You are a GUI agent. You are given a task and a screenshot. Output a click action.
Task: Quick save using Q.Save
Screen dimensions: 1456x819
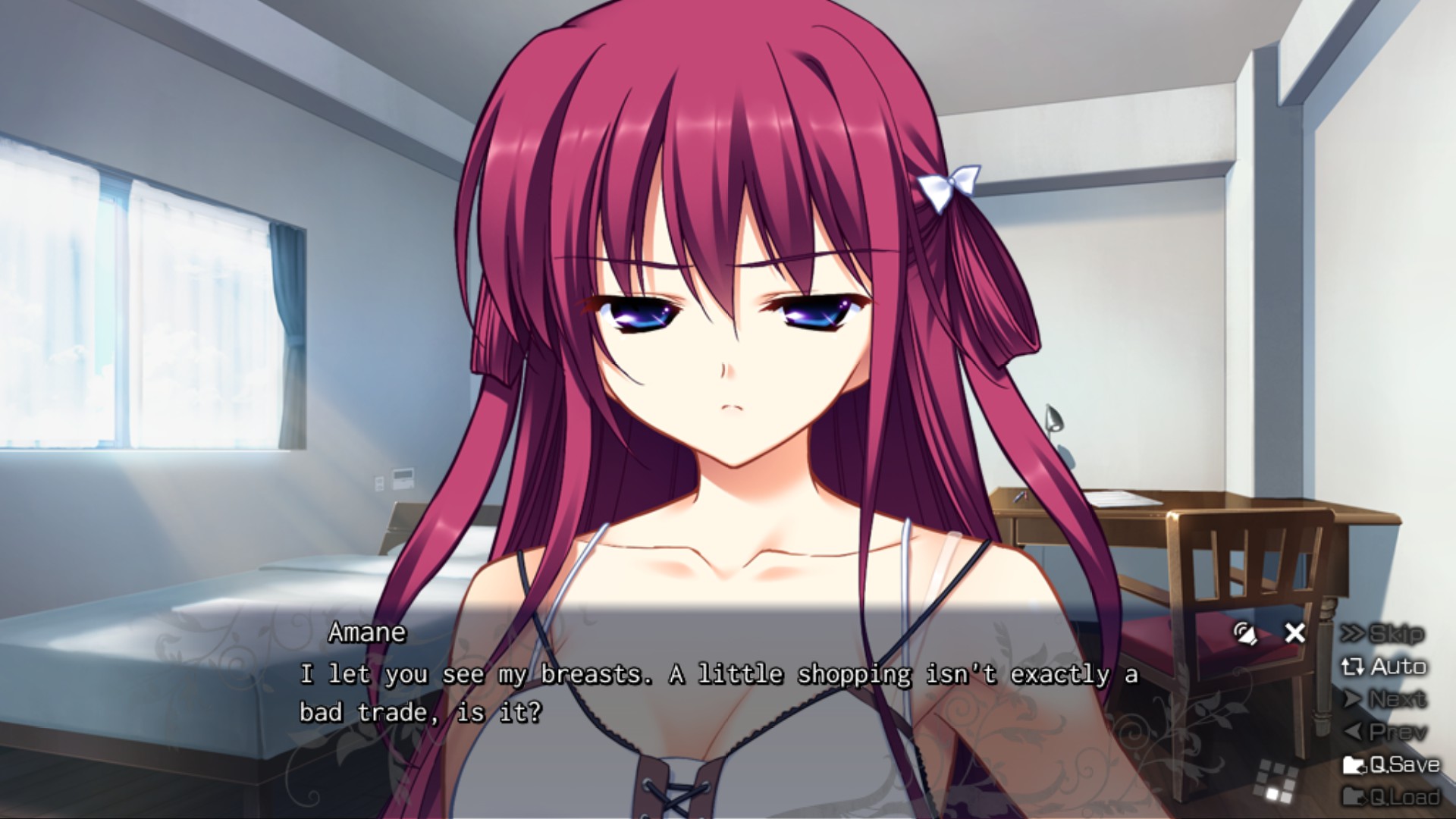[x=1391, y=764]
